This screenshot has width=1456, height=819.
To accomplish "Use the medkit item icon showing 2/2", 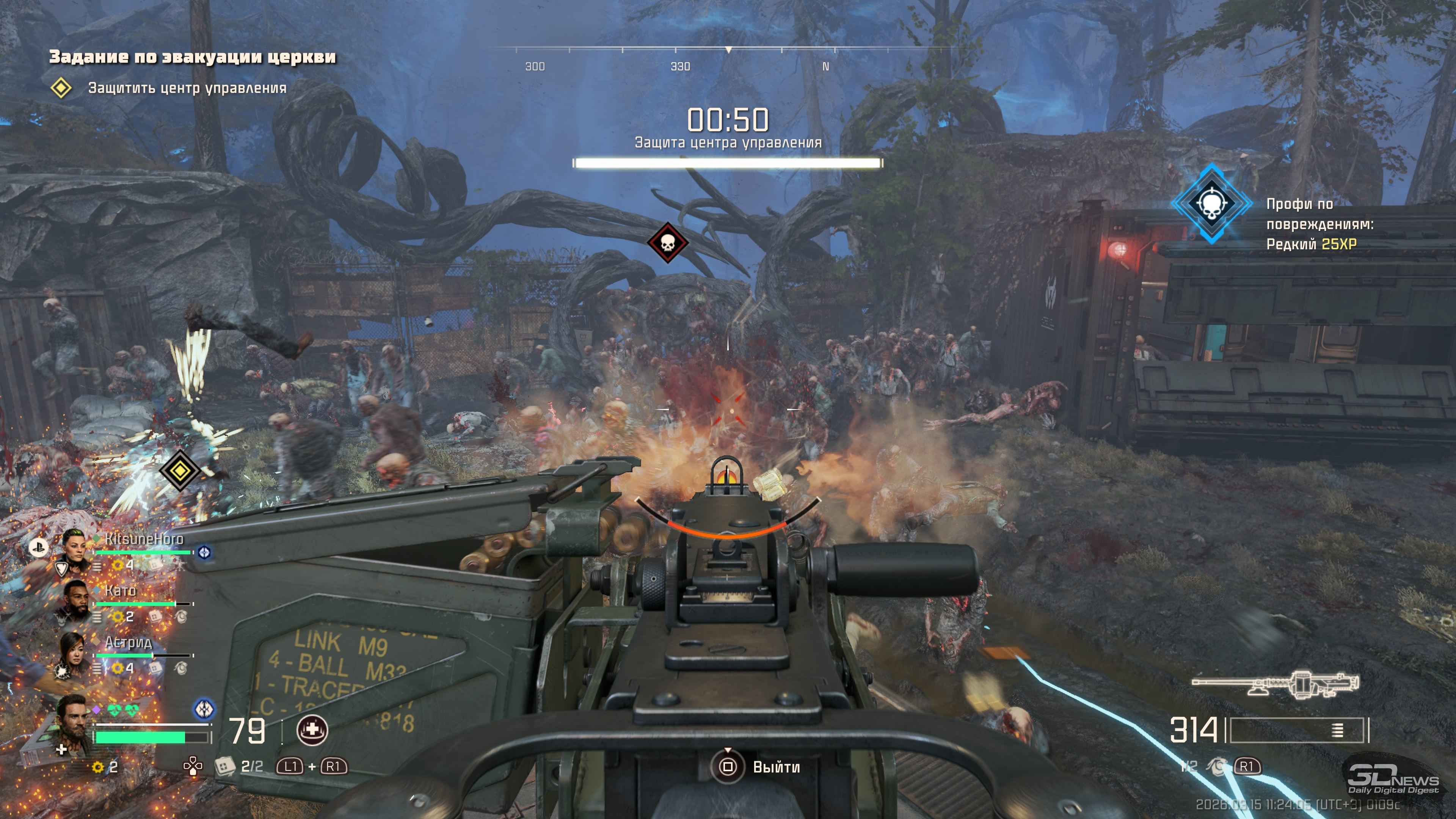I will 225,766.
